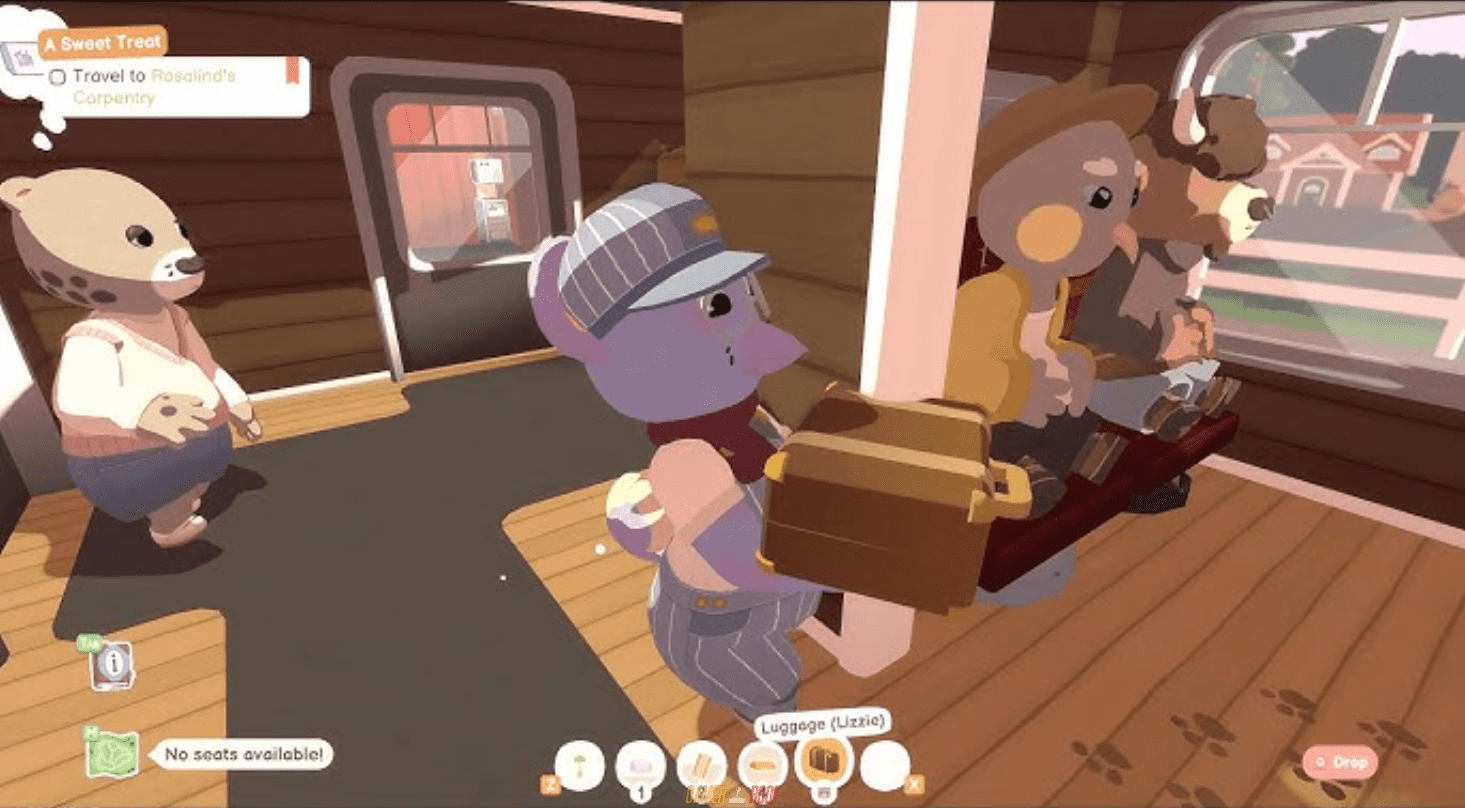Click the item count badge showing 1

[641, 794]
